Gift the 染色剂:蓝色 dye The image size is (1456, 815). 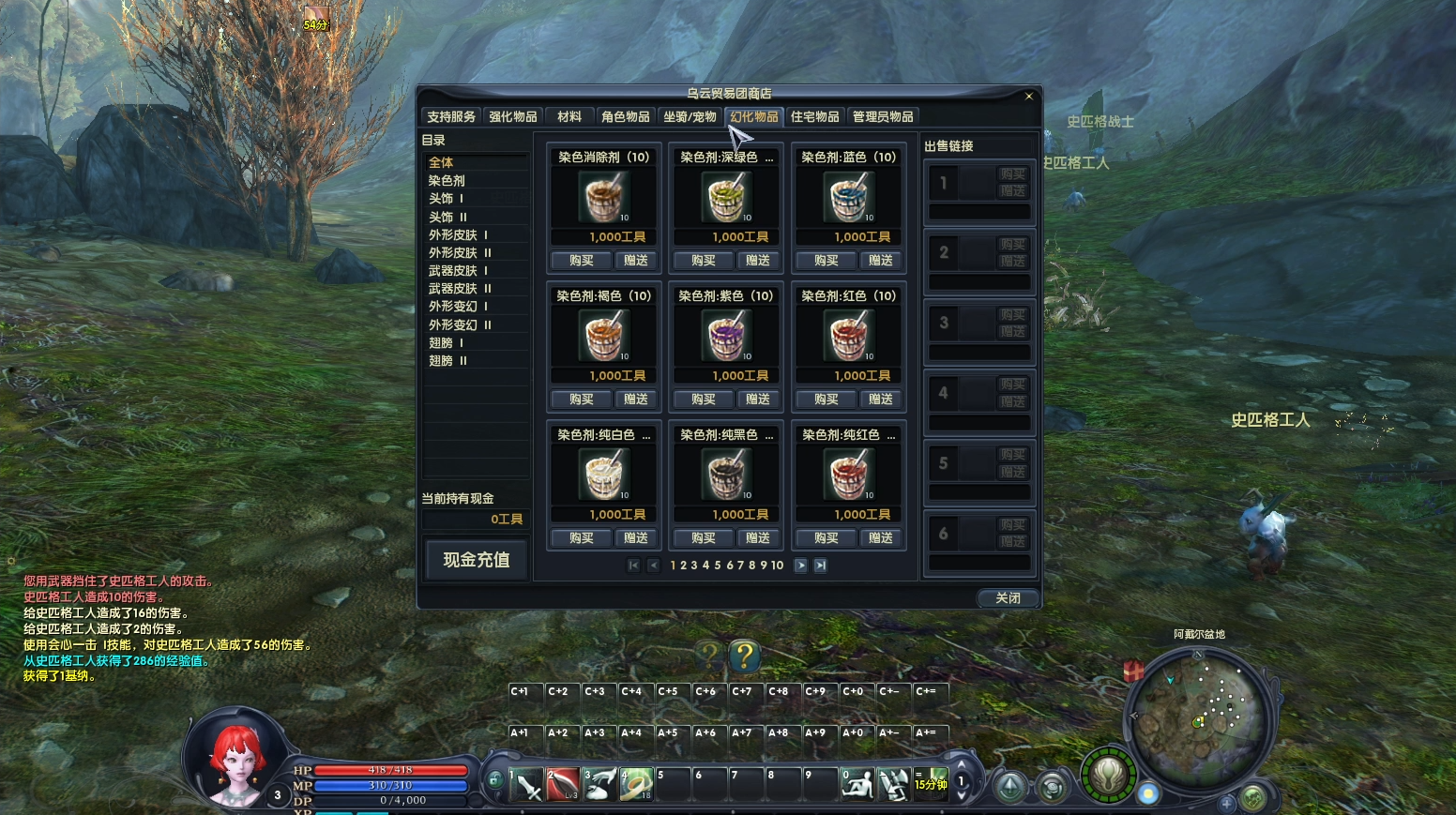(x=880, y=260)
